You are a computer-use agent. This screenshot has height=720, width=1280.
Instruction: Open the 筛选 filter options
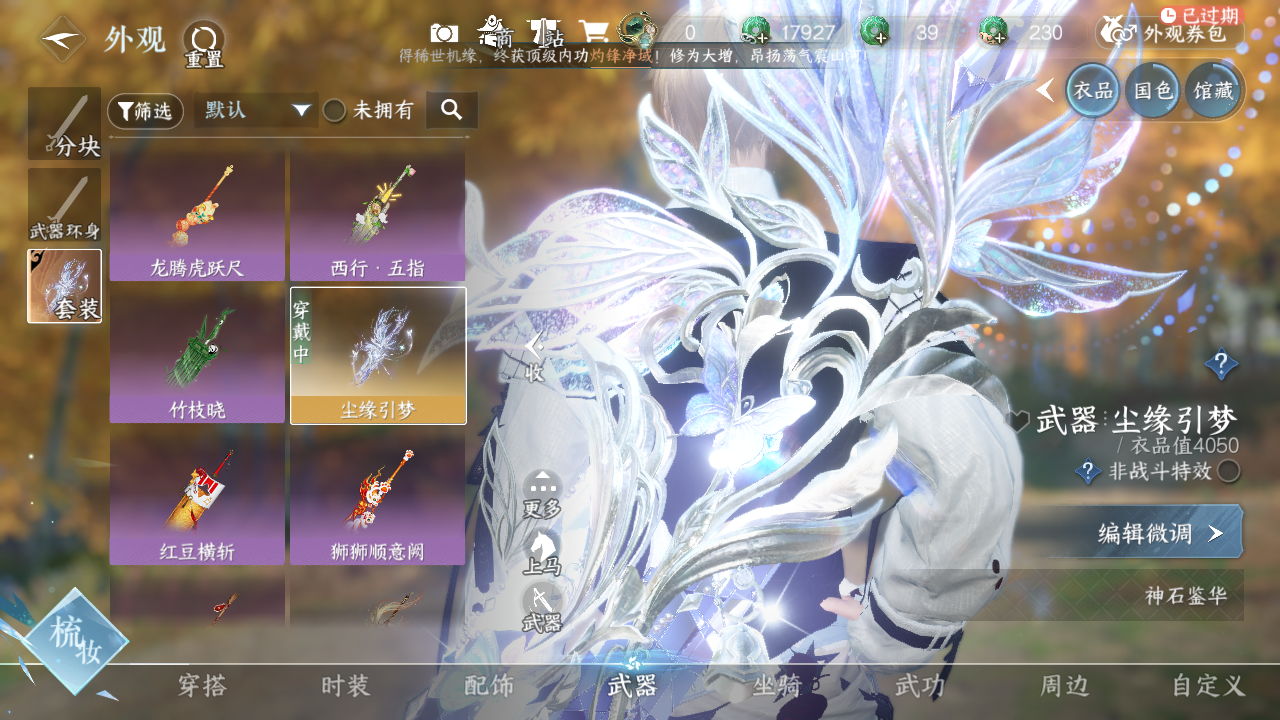pos(145,111)
